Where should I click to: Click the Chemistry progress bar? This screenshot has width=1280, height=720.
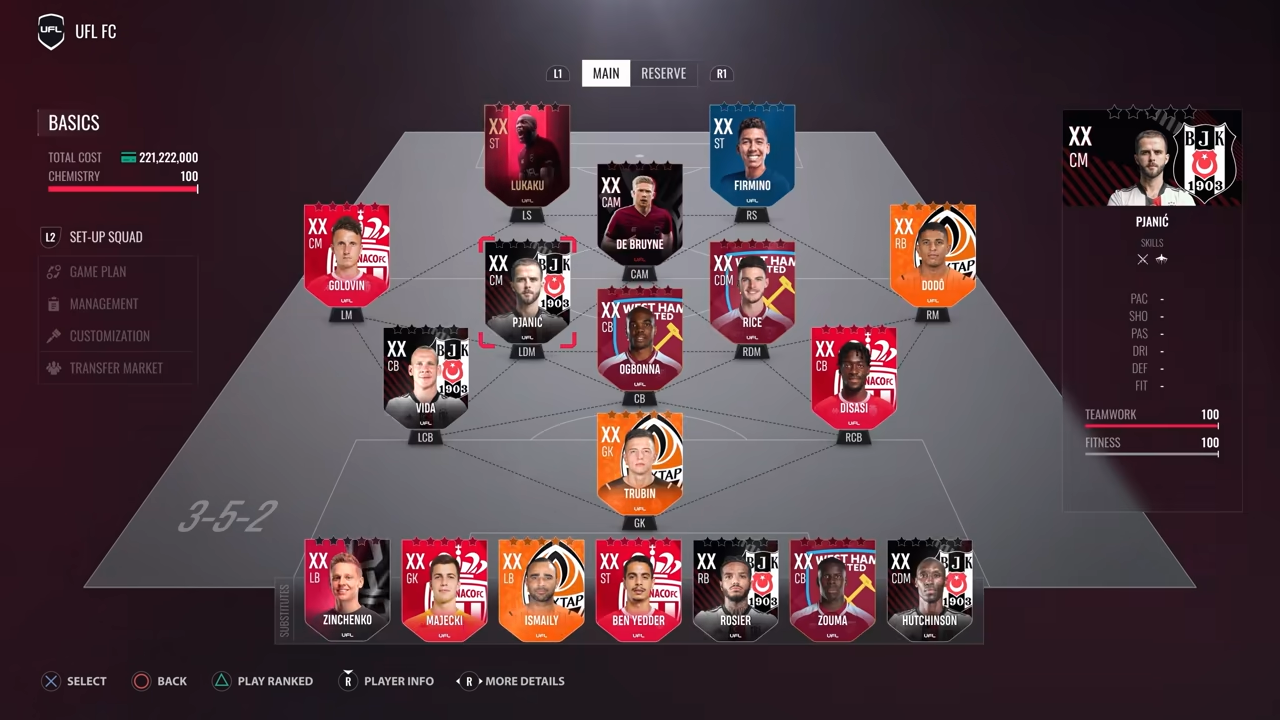(122, 190)
